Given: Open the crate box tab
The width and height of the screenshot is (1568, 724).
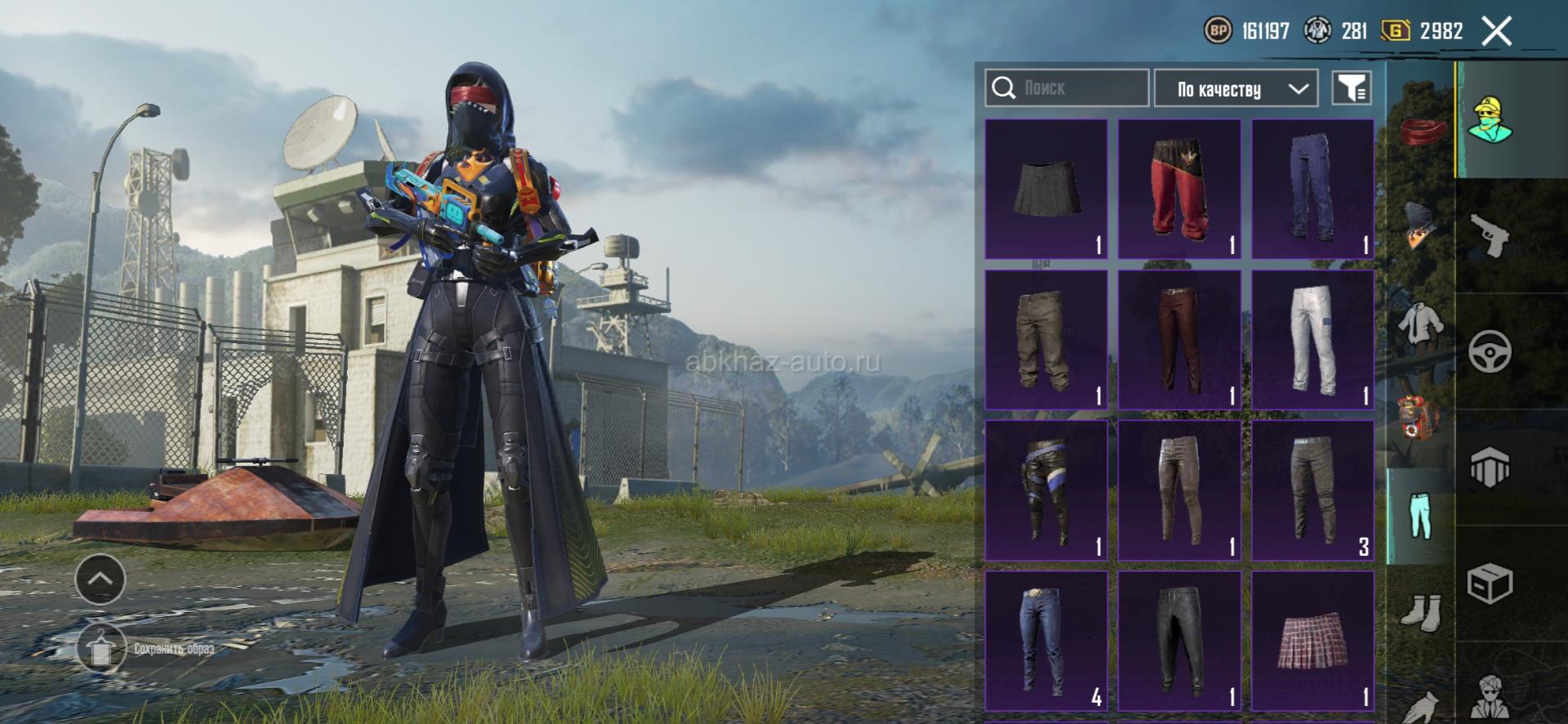Looking at the screenshot, I should click(x=1490, y=583).
